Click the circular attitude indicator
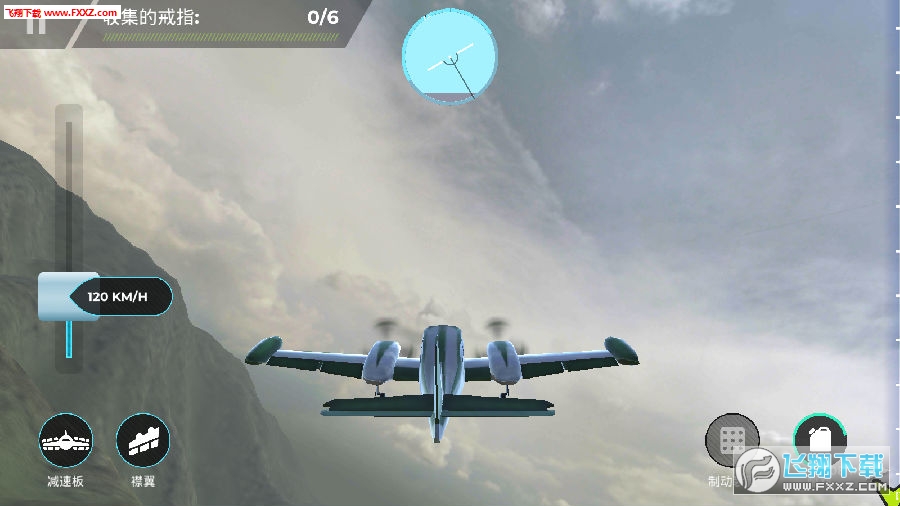 450,56
